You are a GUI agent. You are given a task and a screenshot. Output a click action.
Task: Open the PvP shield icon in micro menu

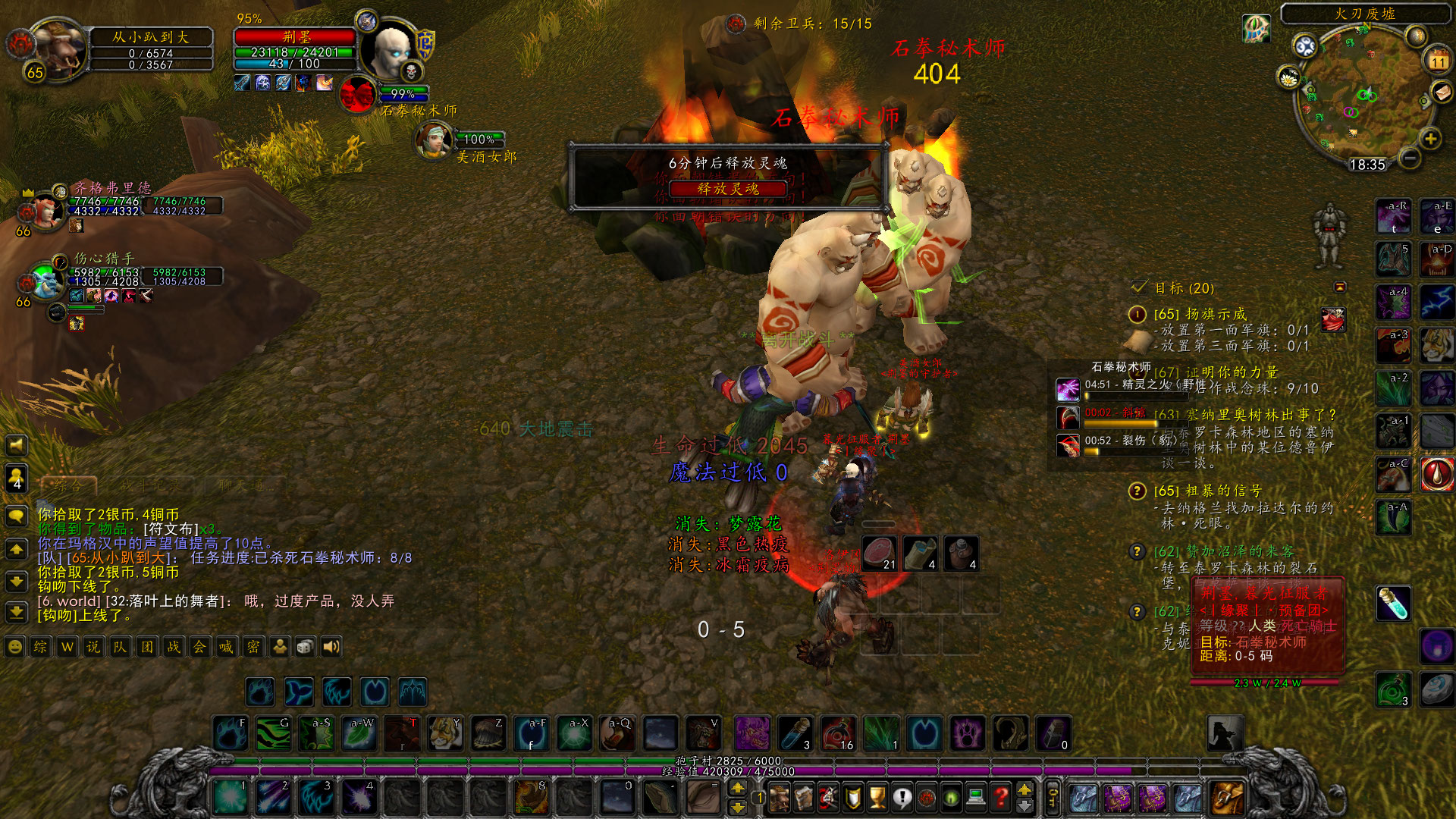(x=852, y=797)
